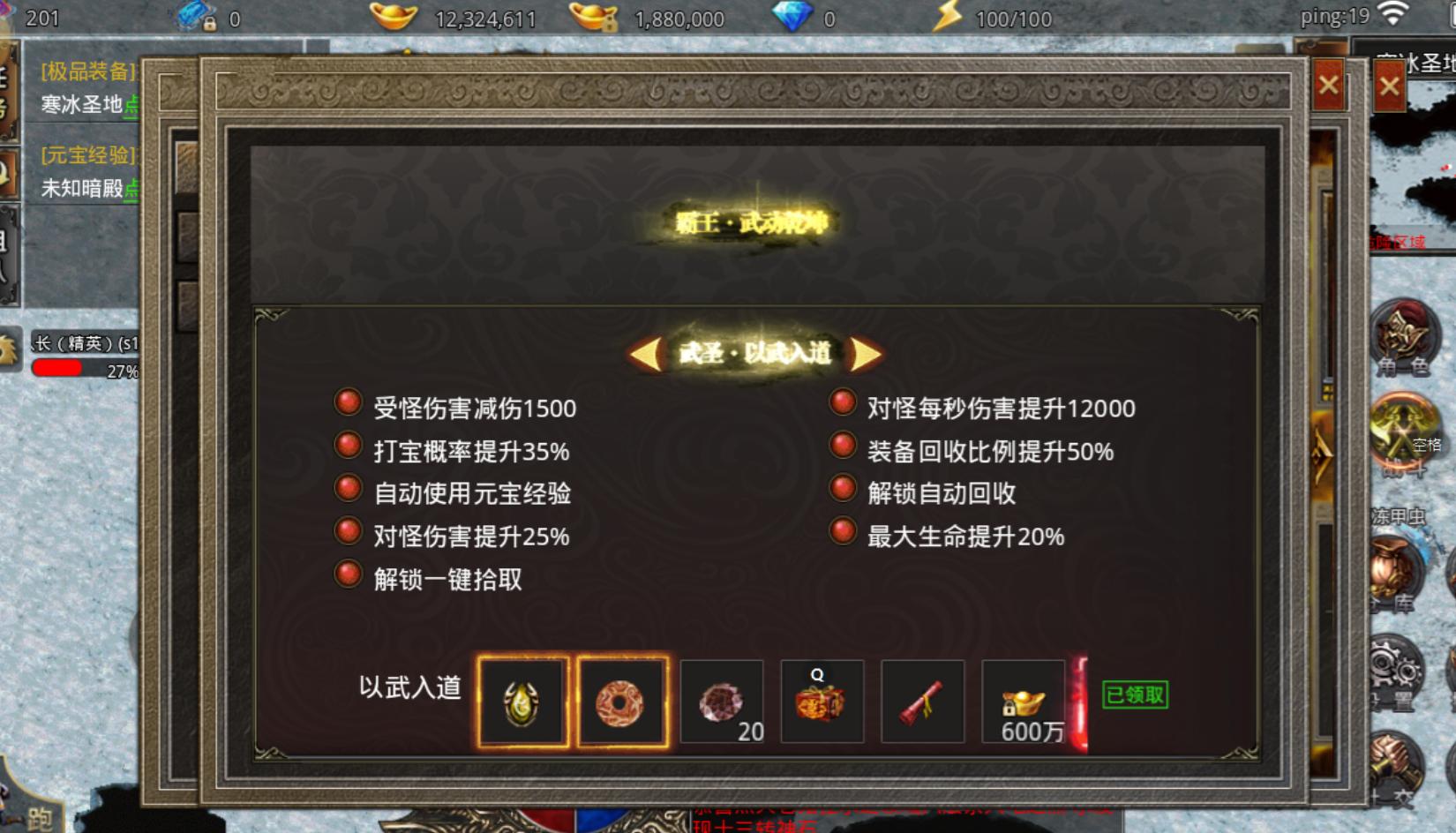This screenshot has width=1456, height=833.
Task: Click the 上交 submit icon in sidebar
Action: (1396, 759)
